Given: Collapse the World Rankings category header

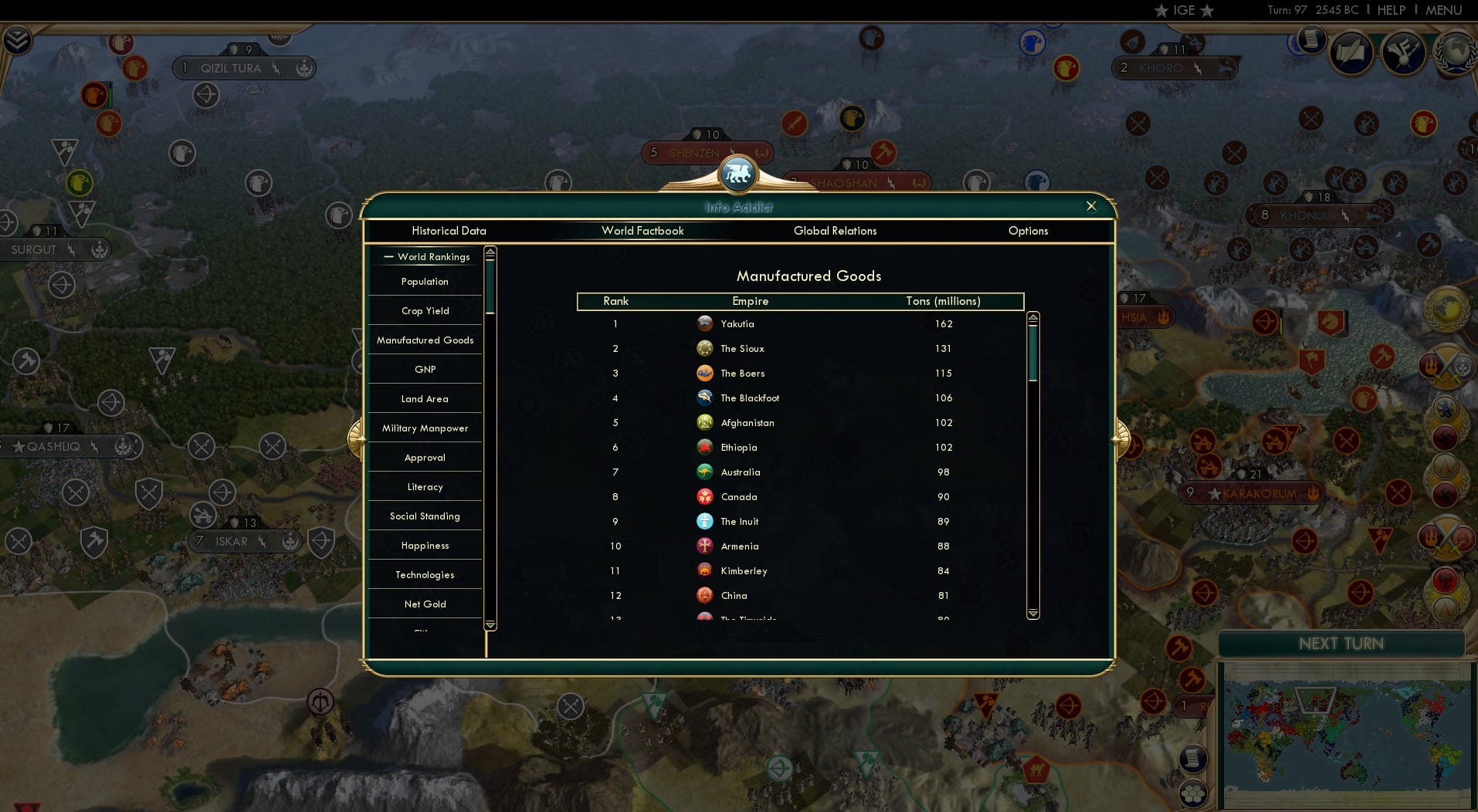Looking at the screenshot, I should click(x=389, y=256).
